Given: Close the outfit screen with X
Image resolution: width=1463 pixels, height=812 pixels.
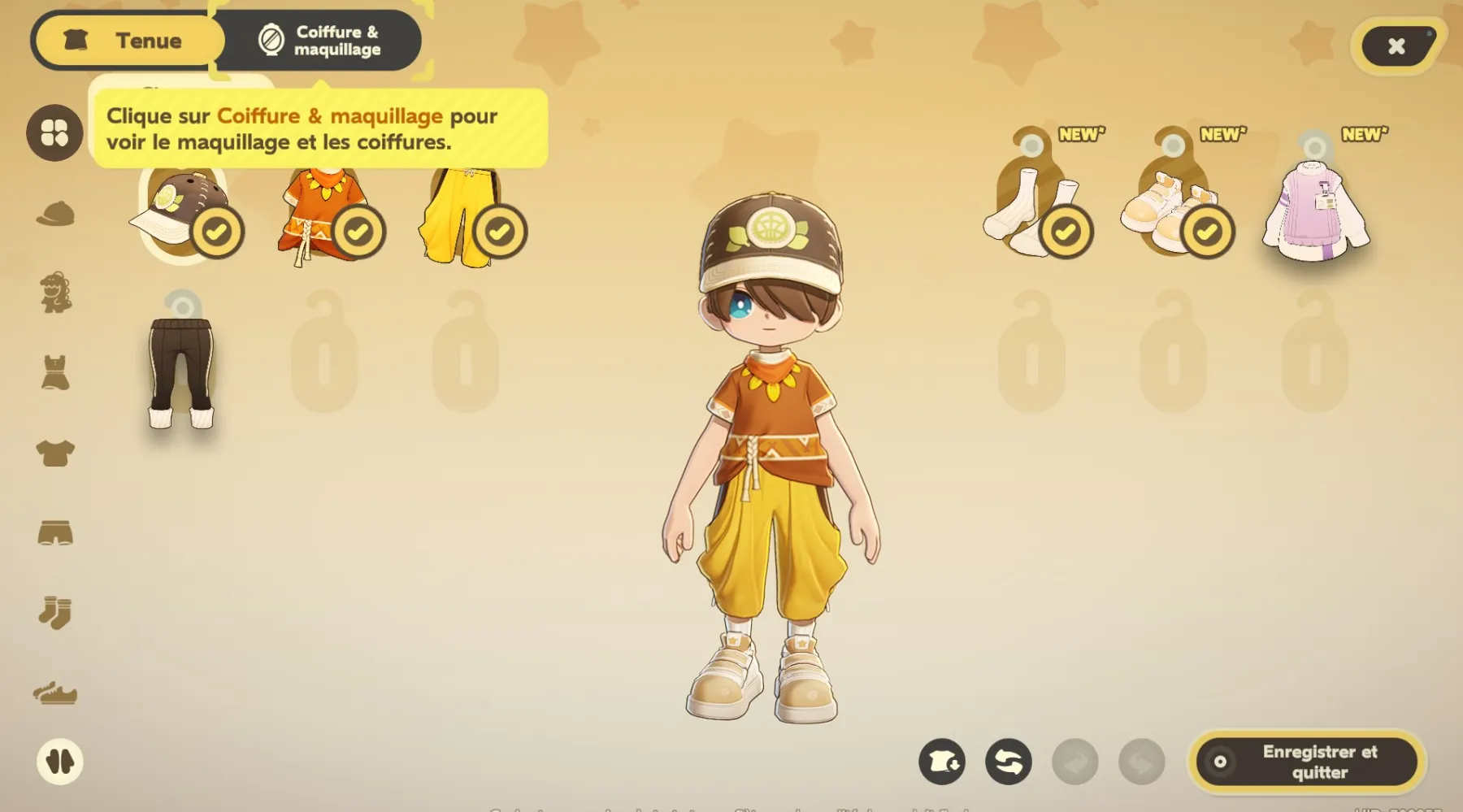Looking at the screenshot, I should 1396,46.
